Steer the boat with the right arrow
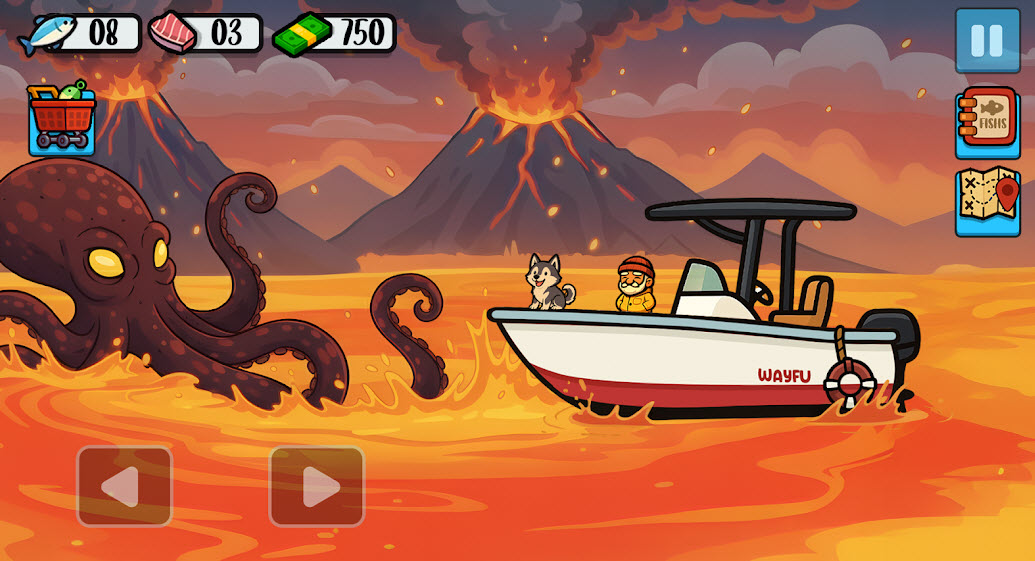 (316, 486)
